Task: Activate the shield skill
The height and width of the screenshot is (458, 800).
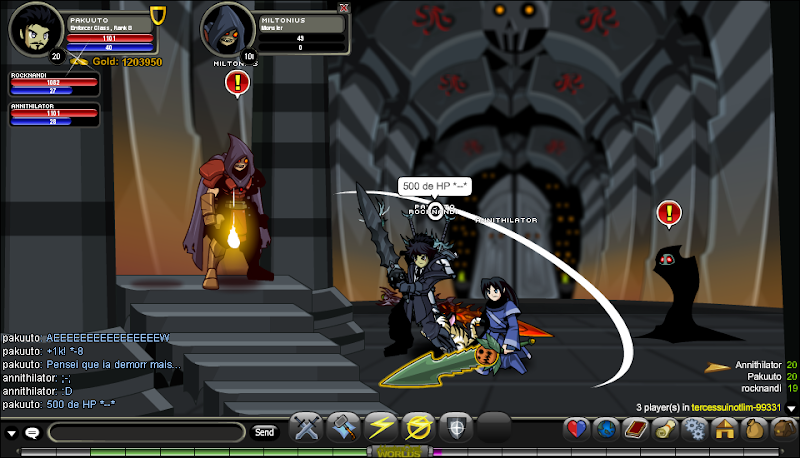Action: coord(455,428)
